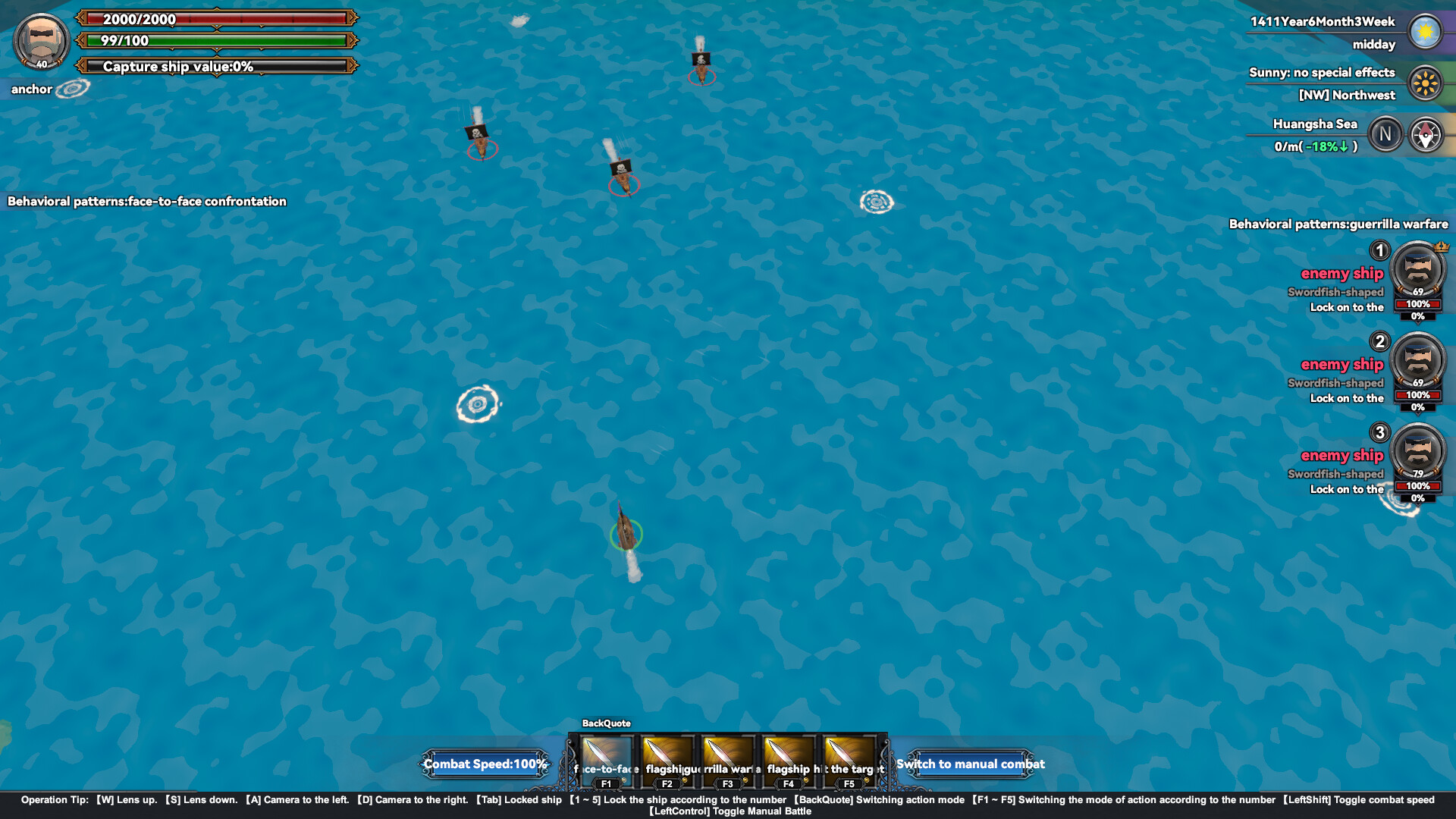Click the BackQuote action mode label
The width and height of the screenshot is (1456, 819).
coord(606,723)
